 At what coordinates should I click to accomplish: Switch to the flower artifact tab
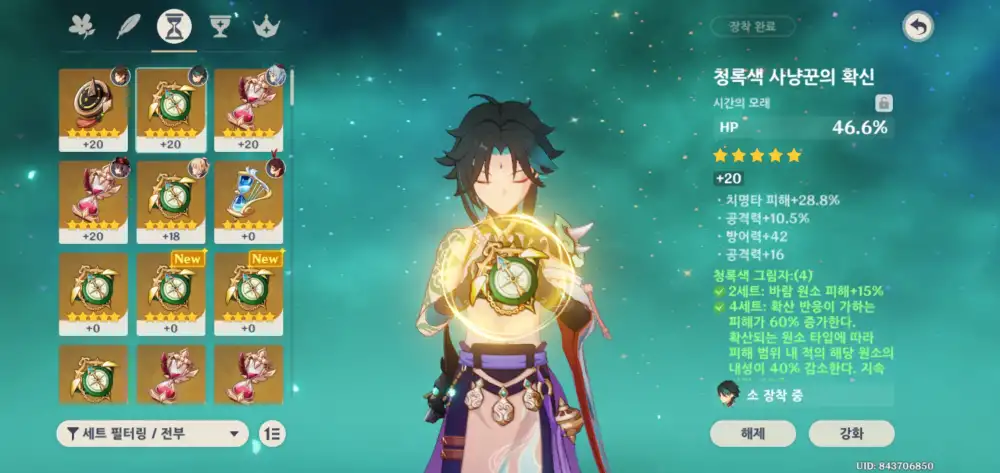click(81, 26)
